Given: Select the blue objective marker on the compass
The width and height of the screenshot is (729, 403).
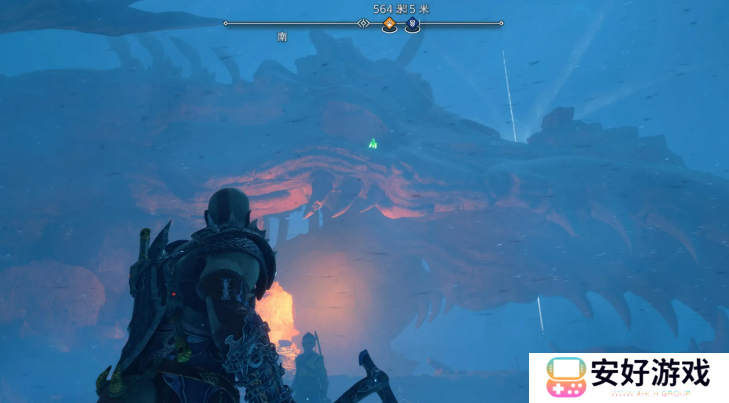Looking at the screenshot, I should coord(412,24).
